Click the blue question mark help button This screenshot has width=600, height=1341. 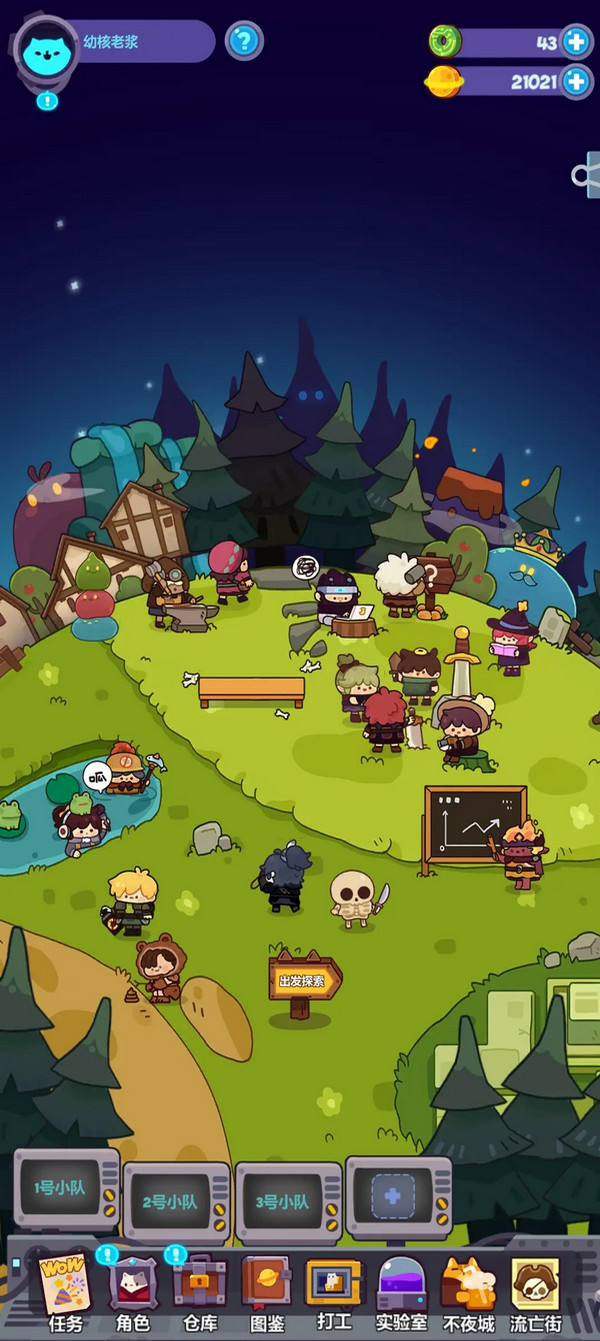click(243, 42)
